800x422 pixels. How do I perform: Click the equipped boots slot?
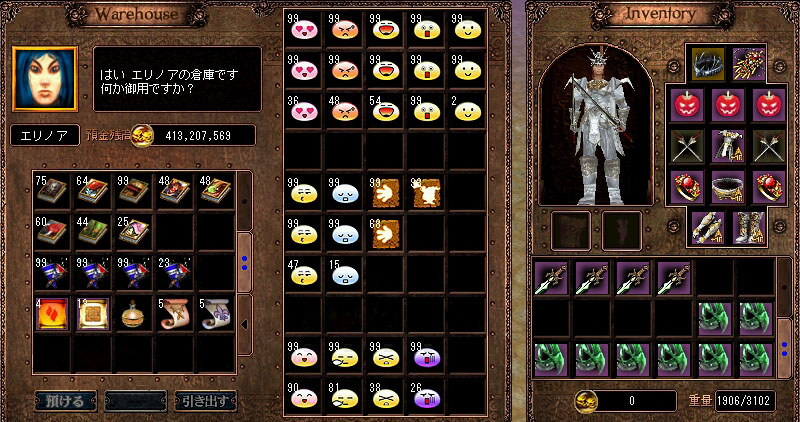pos(747,227)
